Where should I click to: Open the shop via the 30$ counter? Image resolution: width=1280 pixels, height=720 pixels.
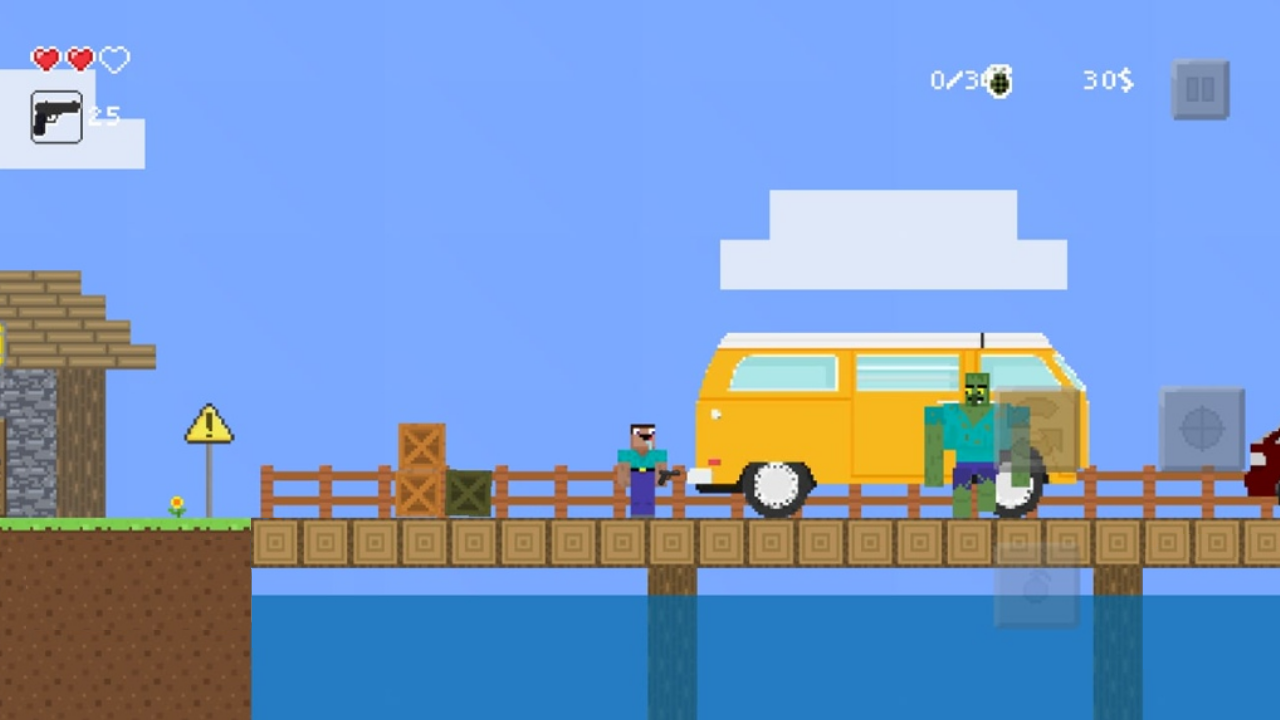[1107, 81]
